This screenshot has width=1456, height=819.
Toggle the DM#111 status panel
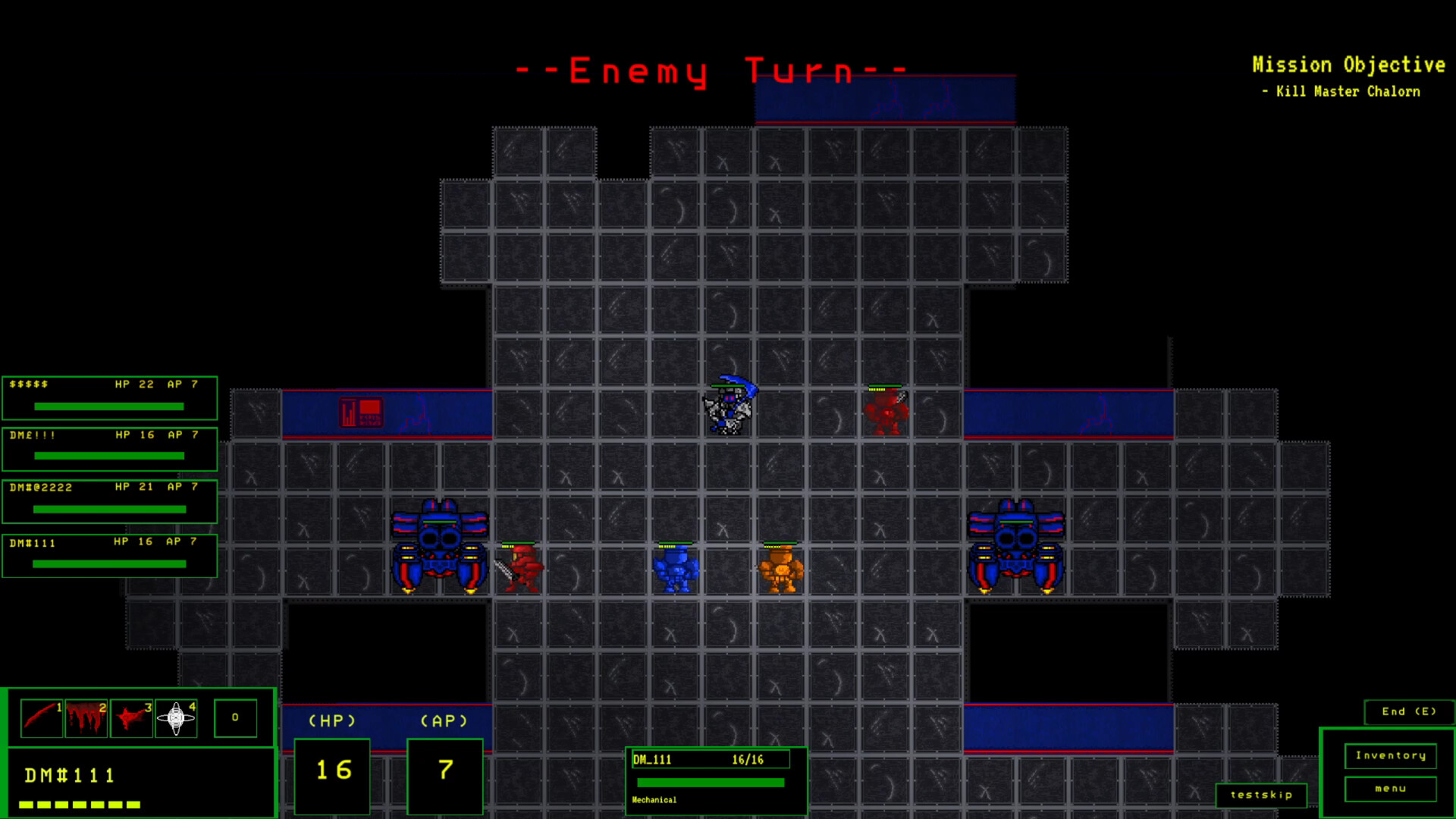coord(109,555)
